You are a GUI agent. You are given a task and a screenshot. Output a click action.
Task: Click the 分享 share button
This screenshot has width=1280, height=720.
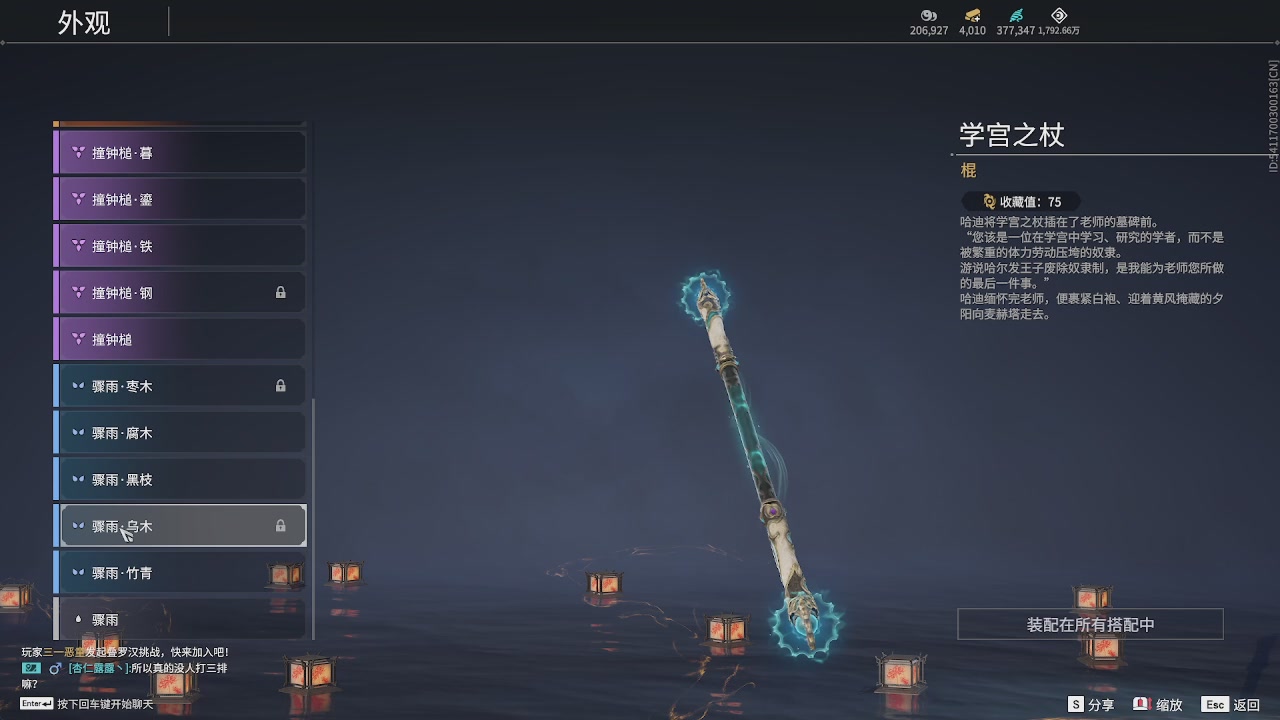(1091, 705)
